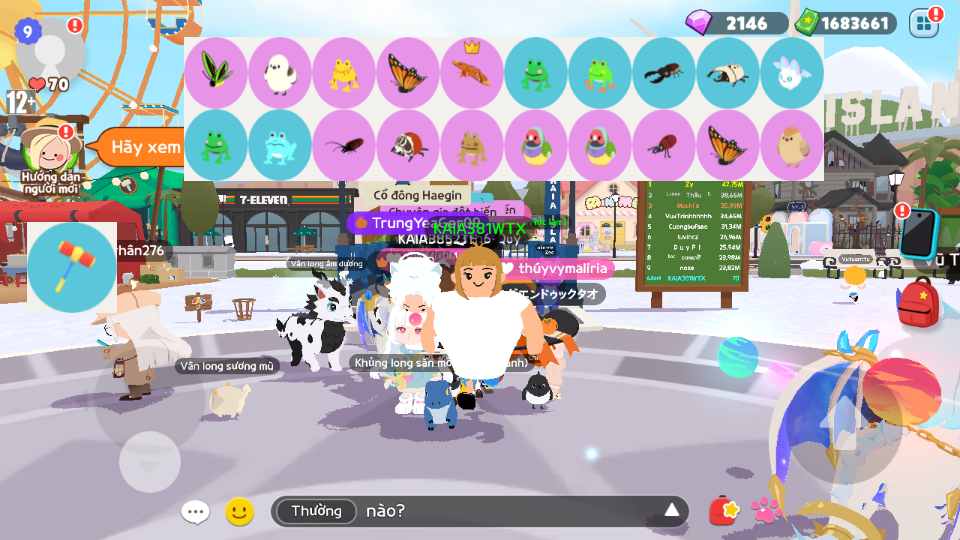960x540 pixels.
Task: Choose the black stag beetle slot
Action: (x=664, y=73)
